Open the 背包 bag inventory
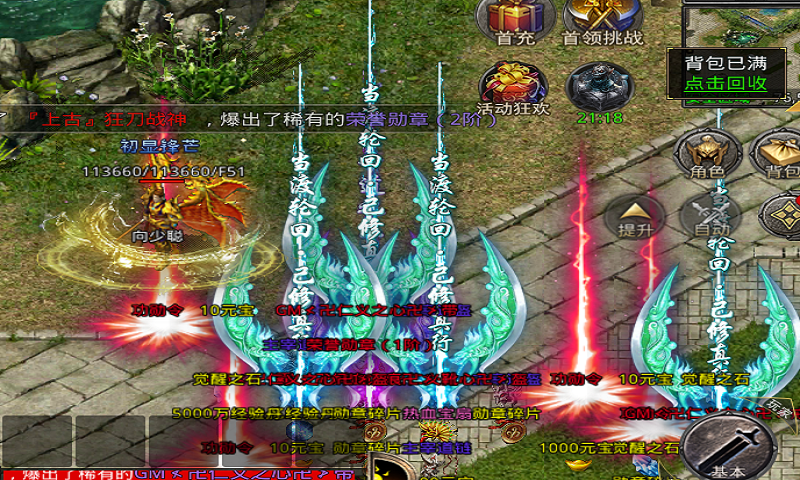 tap(777, 153)
